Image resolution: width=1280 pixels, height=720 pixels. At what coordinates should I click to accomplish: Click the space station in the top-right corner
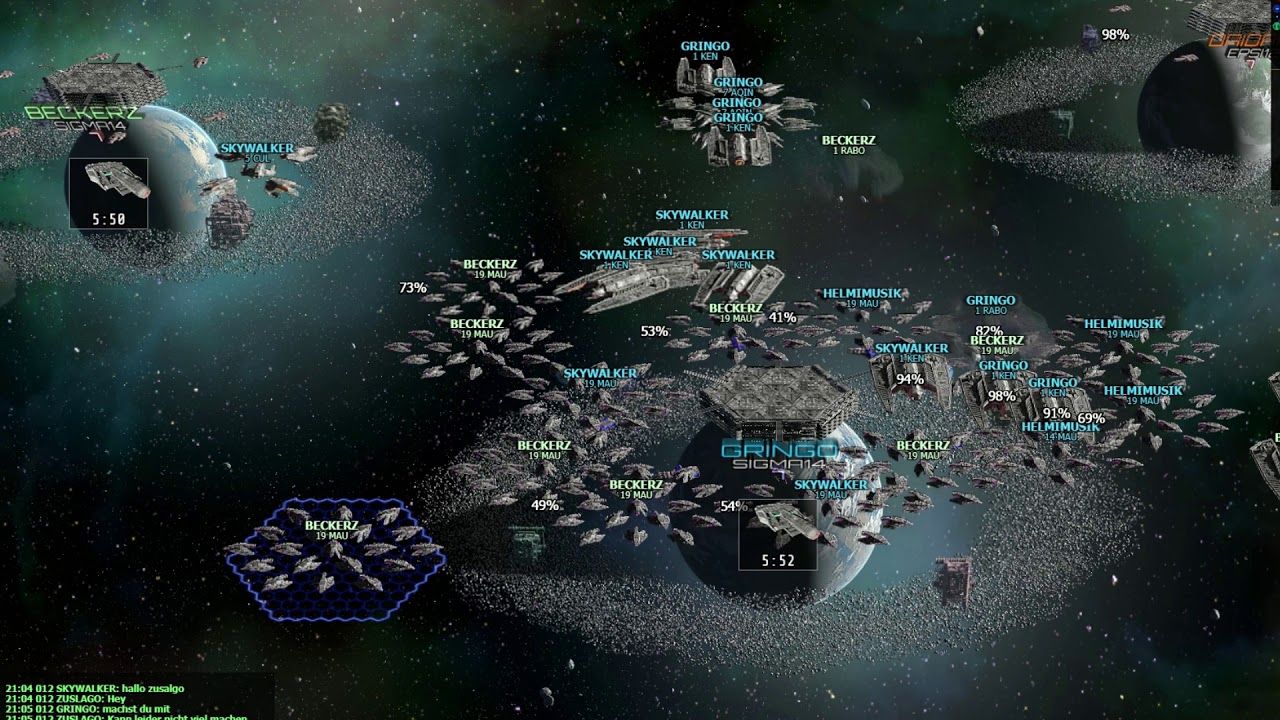click(x=1215, y=20)
